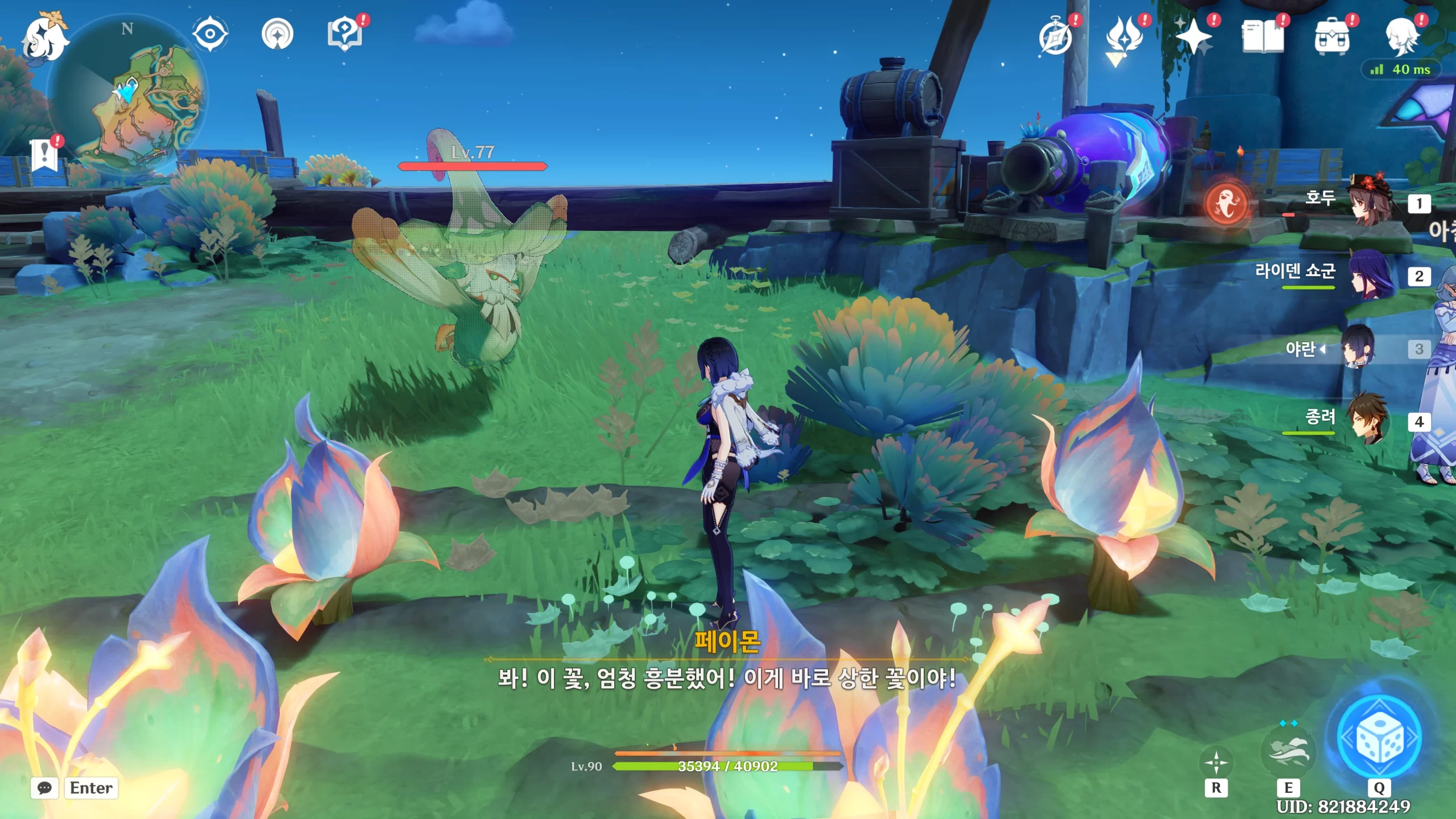Switch to party member 라이덴 쇼군

(1371, 276)
